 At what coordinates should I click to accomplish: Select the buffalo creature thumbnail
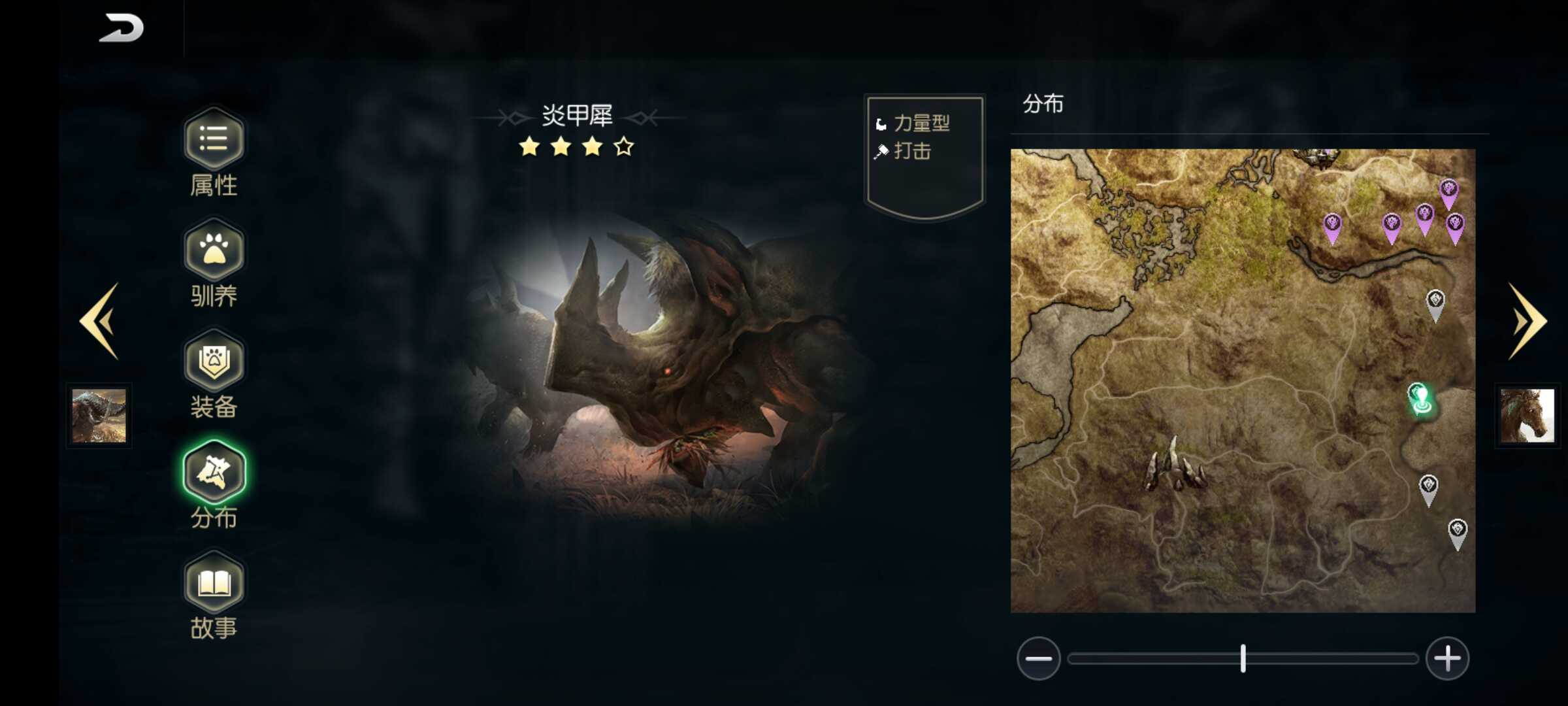tap(99, 416)
